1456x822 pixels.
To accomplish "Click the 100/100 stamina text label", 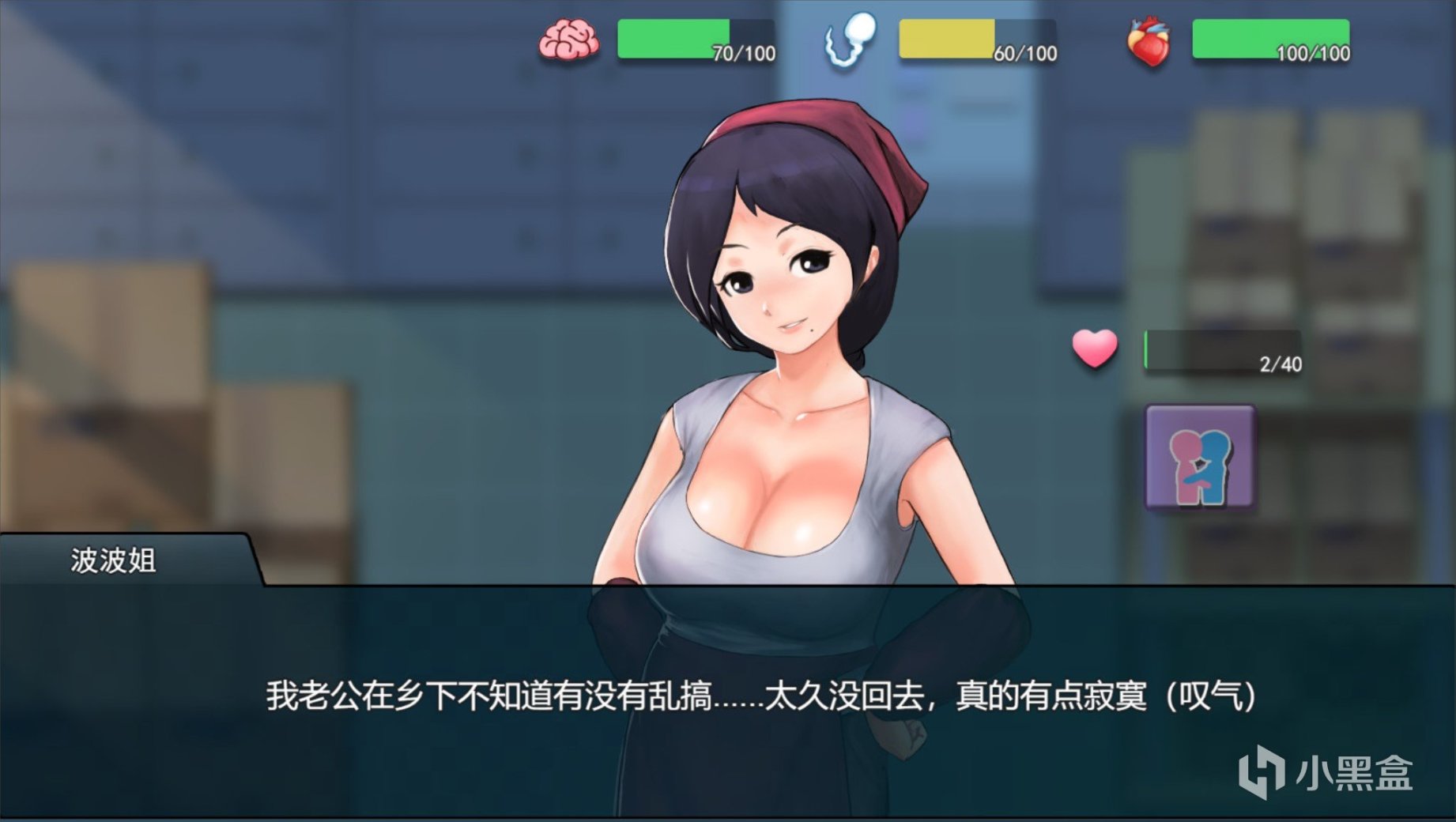I will click(x=1312, y=51).
